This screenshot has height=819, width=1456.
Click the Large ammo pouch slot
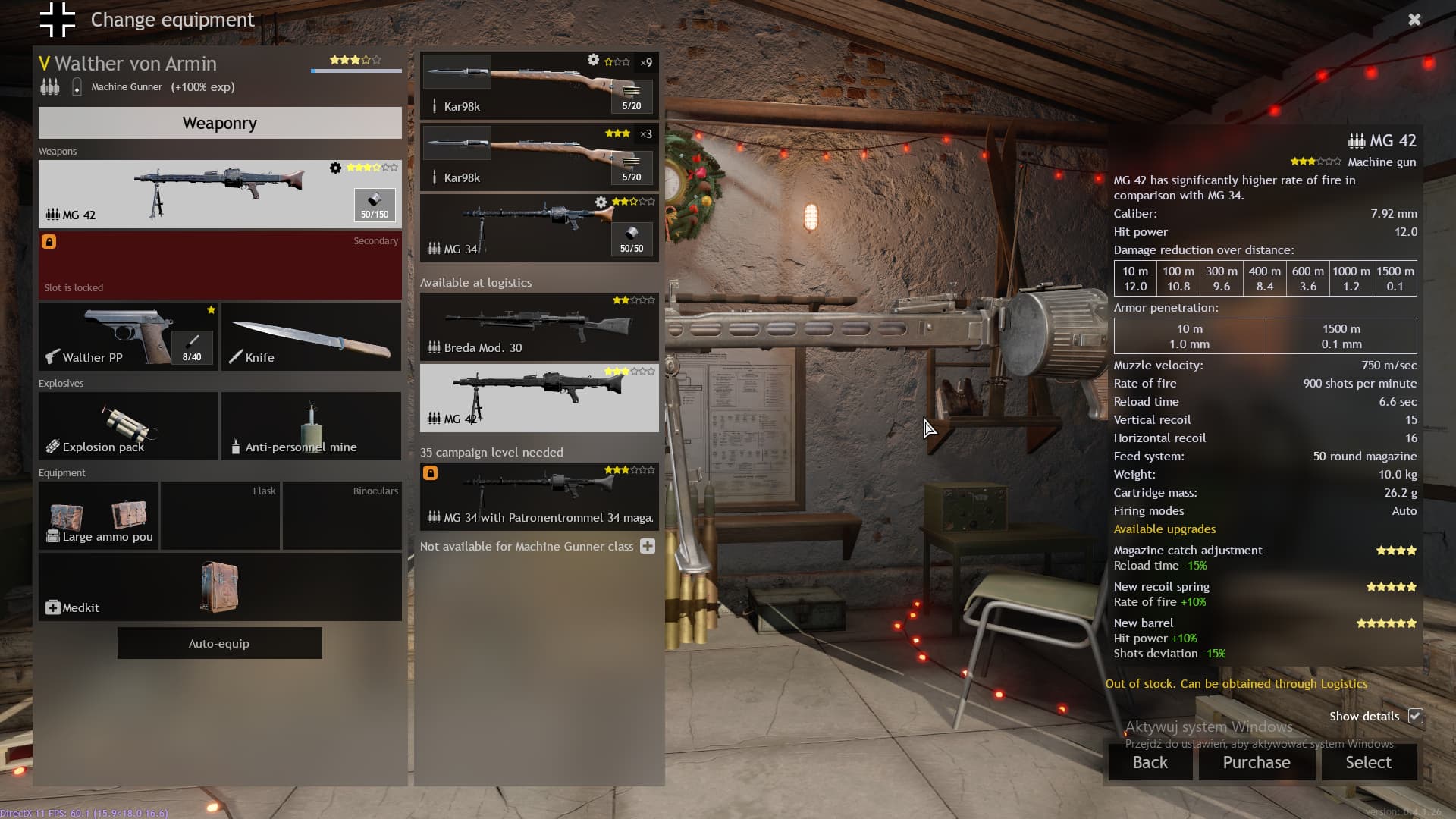(99, 516)
